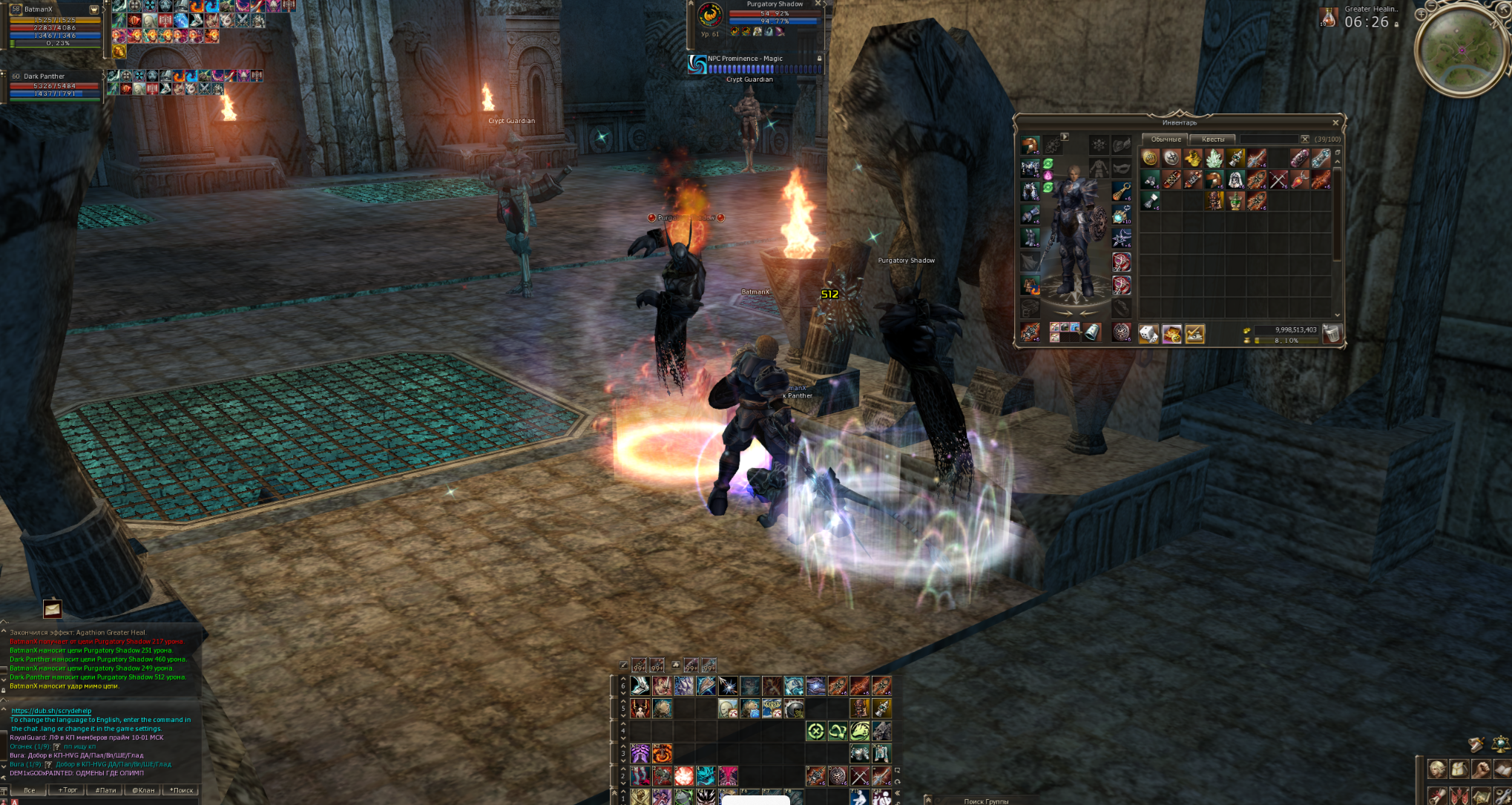The width and height of the screenshot is (1512, 805).
Task: Click the inventory search field
Action: 1269,139
